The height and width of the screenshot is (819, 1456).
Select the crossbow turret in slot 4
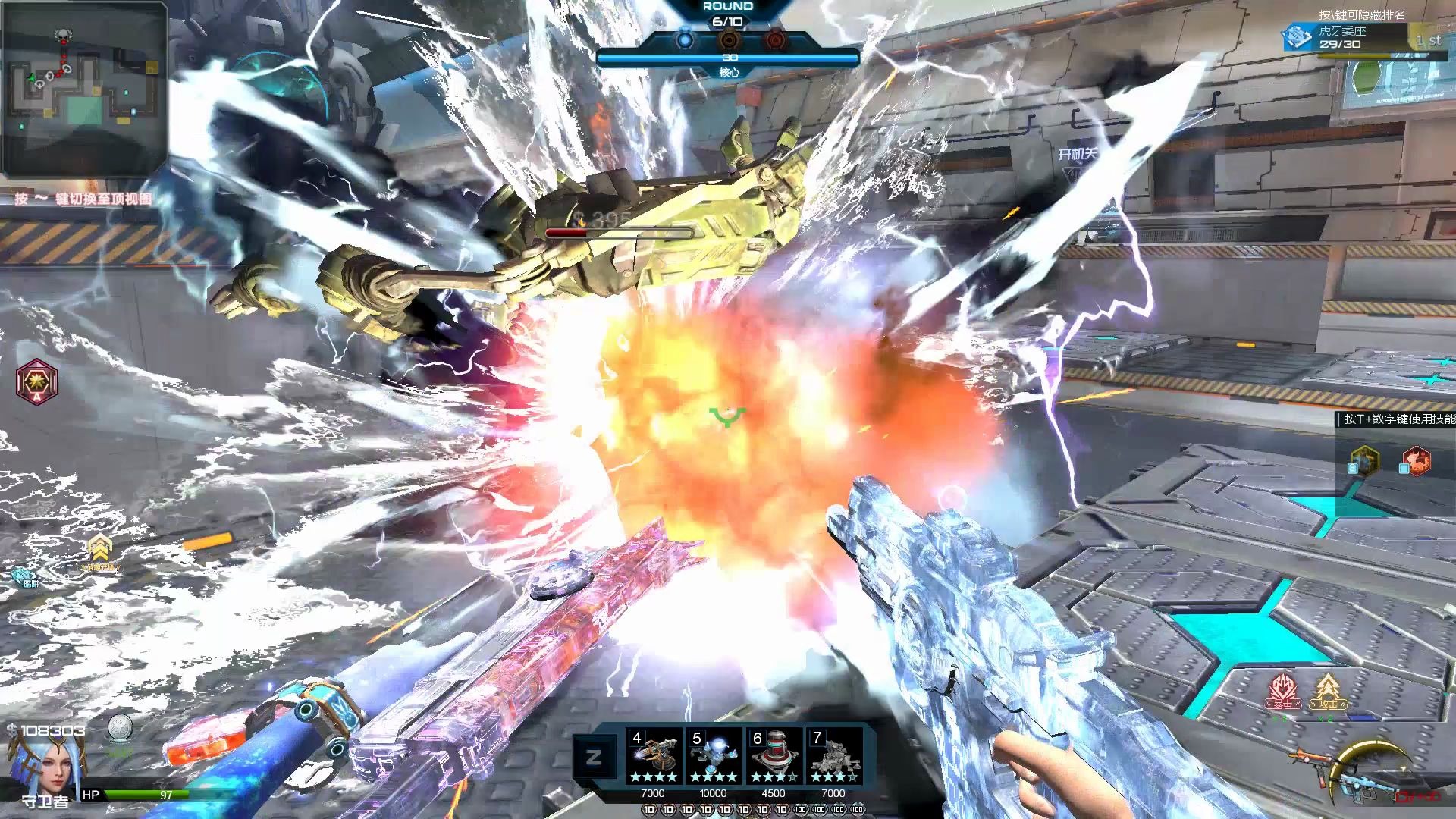tap(654, 757)
